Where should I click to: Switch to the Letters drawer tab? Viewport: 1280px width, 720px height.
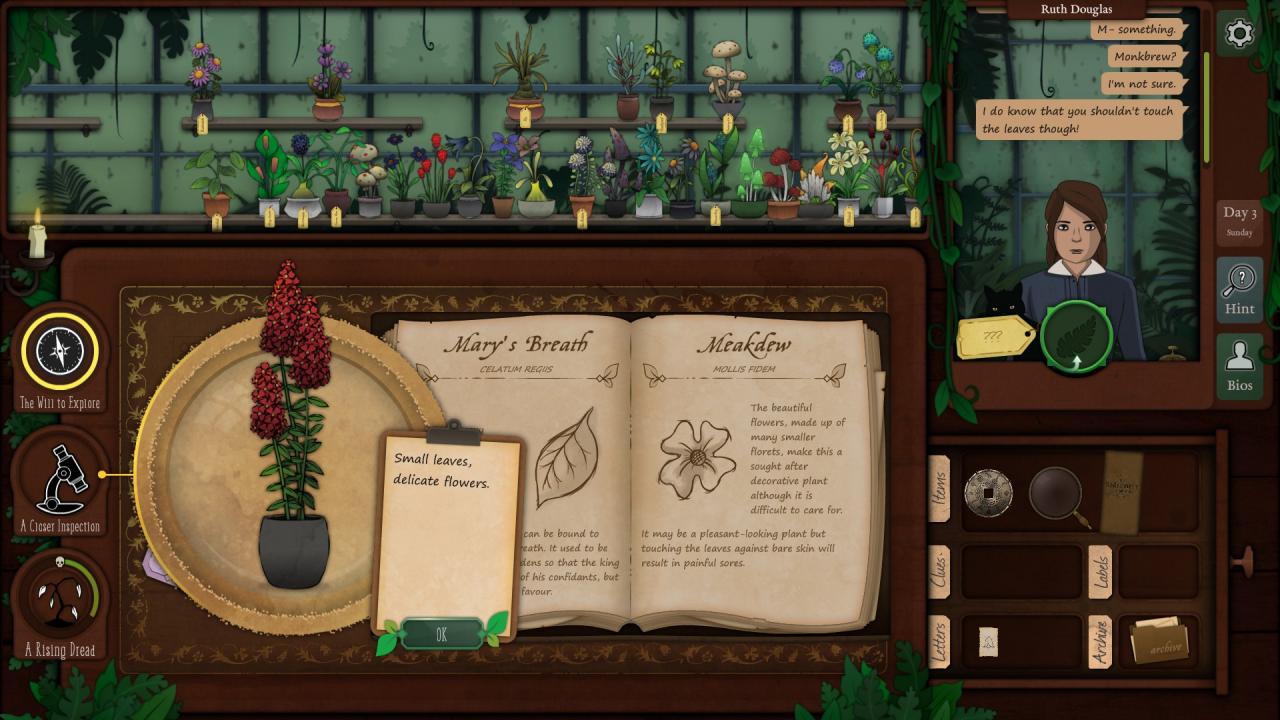[939, 640]
